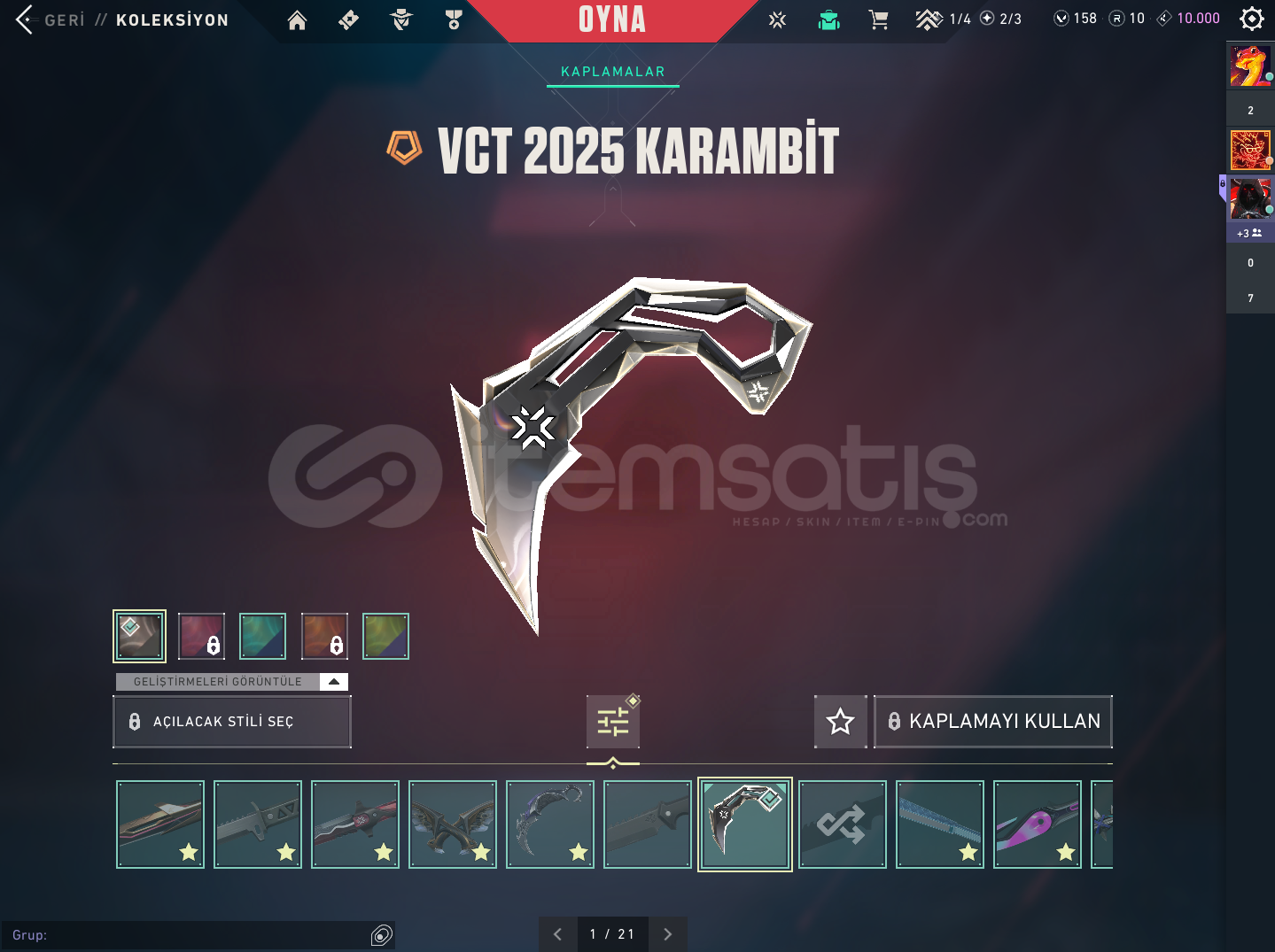Open the Collection backpack icon

(x=828, y=19)
